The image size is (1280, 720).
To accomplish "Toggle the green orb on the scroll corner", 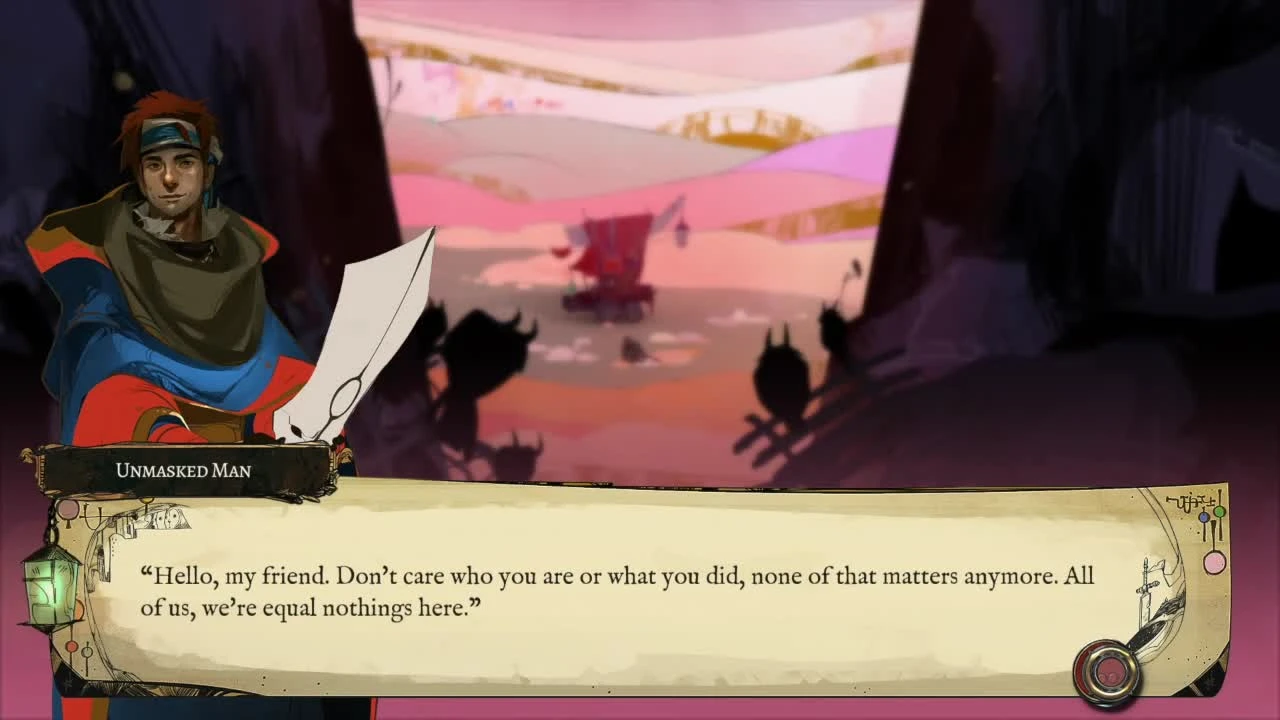I will [x=1218, y=513].
